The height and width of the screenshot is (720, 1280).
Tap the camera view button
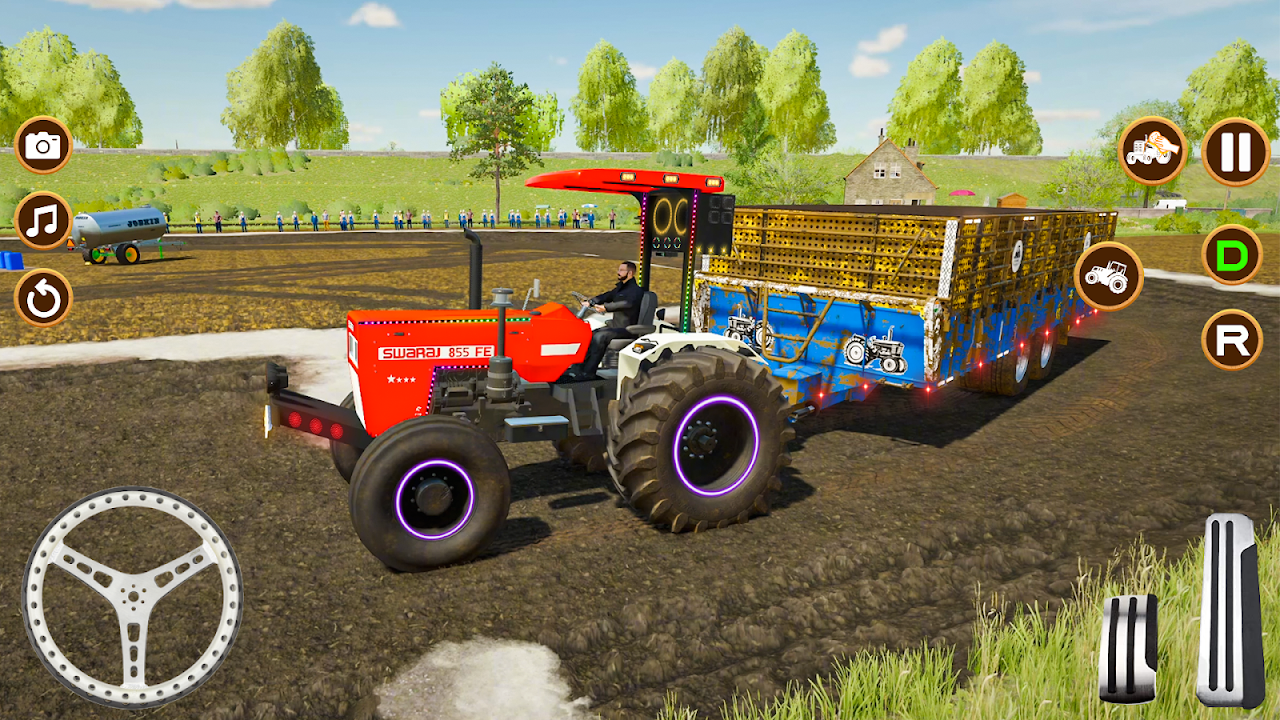43,146
